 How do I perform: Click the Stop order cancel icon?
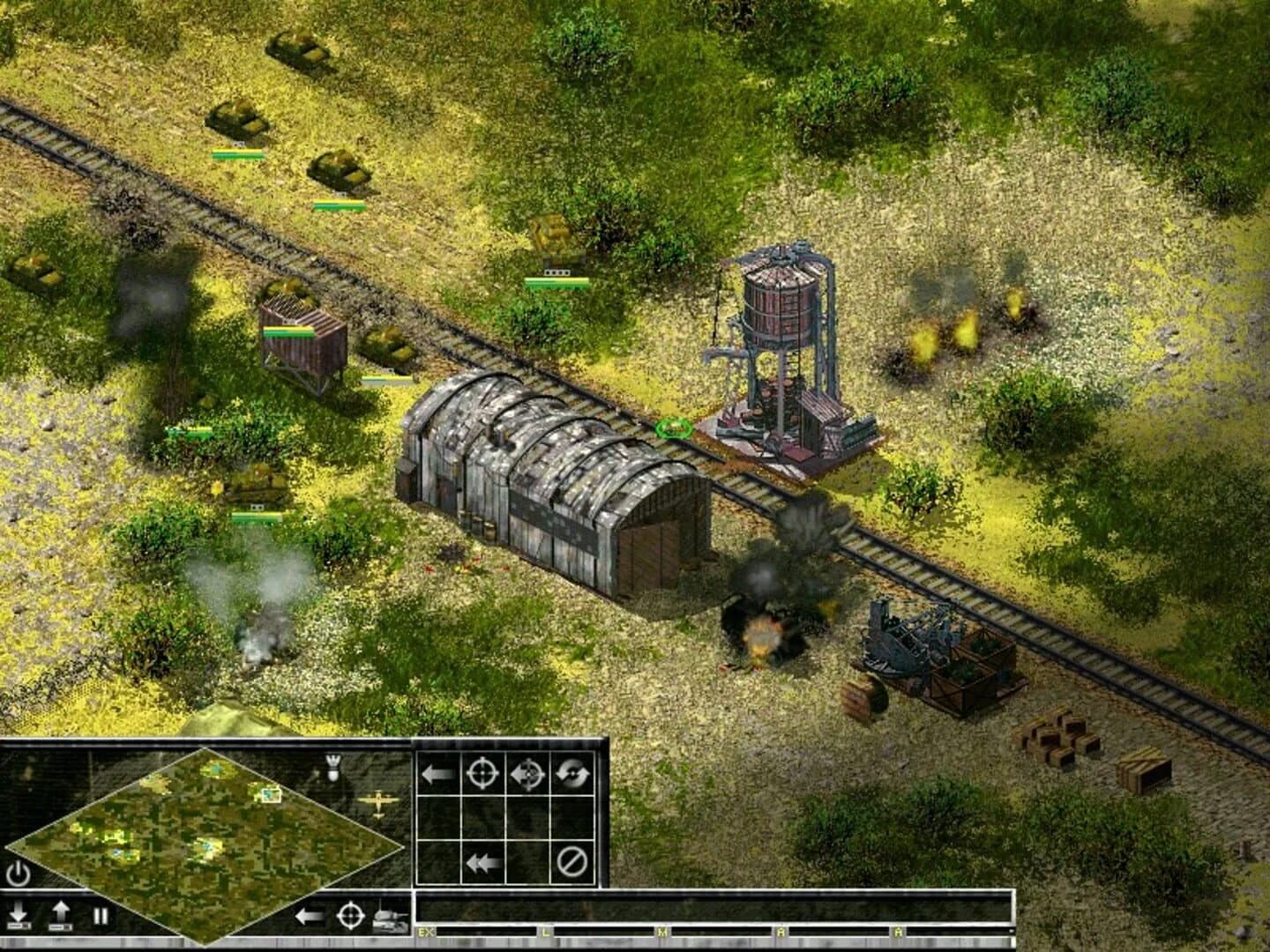(x=571, y=861)
